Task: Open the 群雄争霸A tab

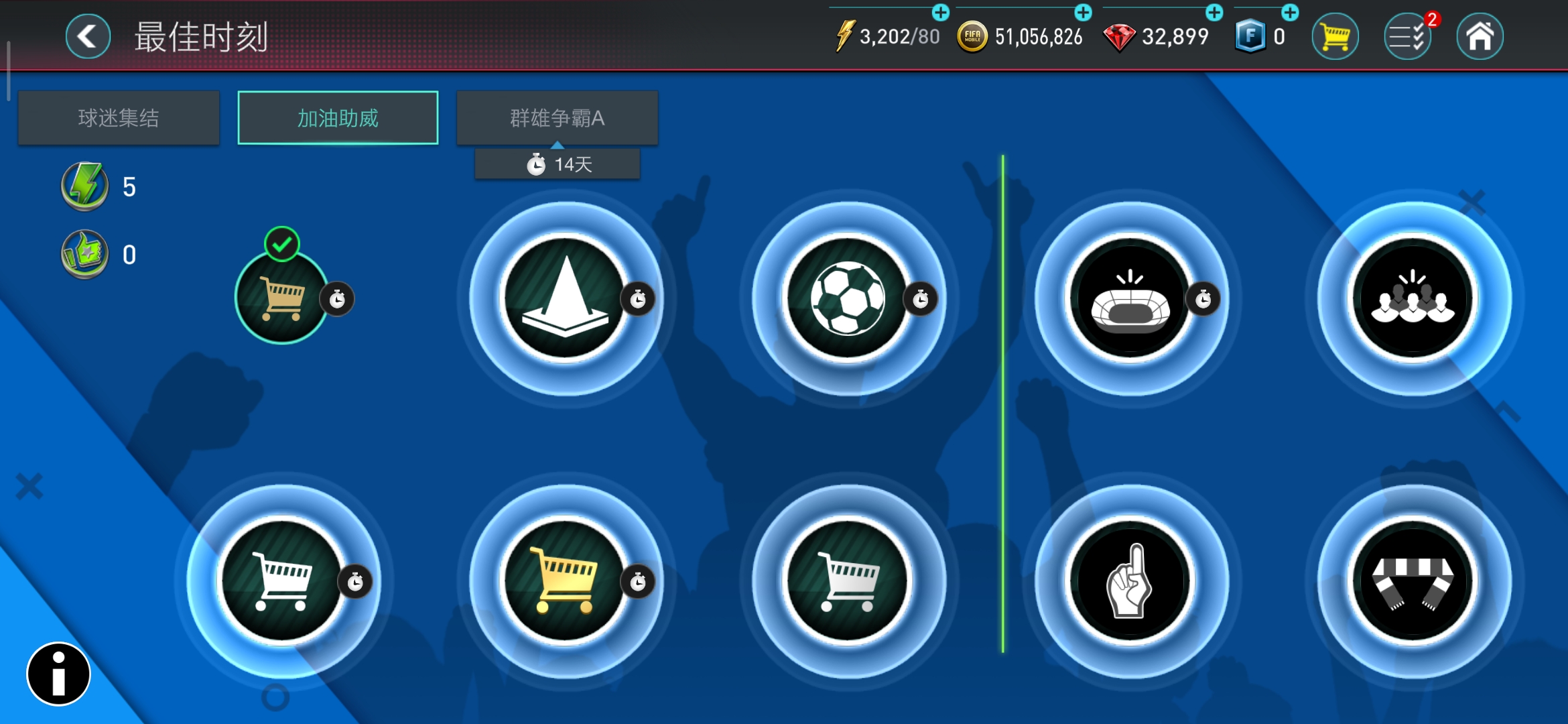Action: (557, 118)
